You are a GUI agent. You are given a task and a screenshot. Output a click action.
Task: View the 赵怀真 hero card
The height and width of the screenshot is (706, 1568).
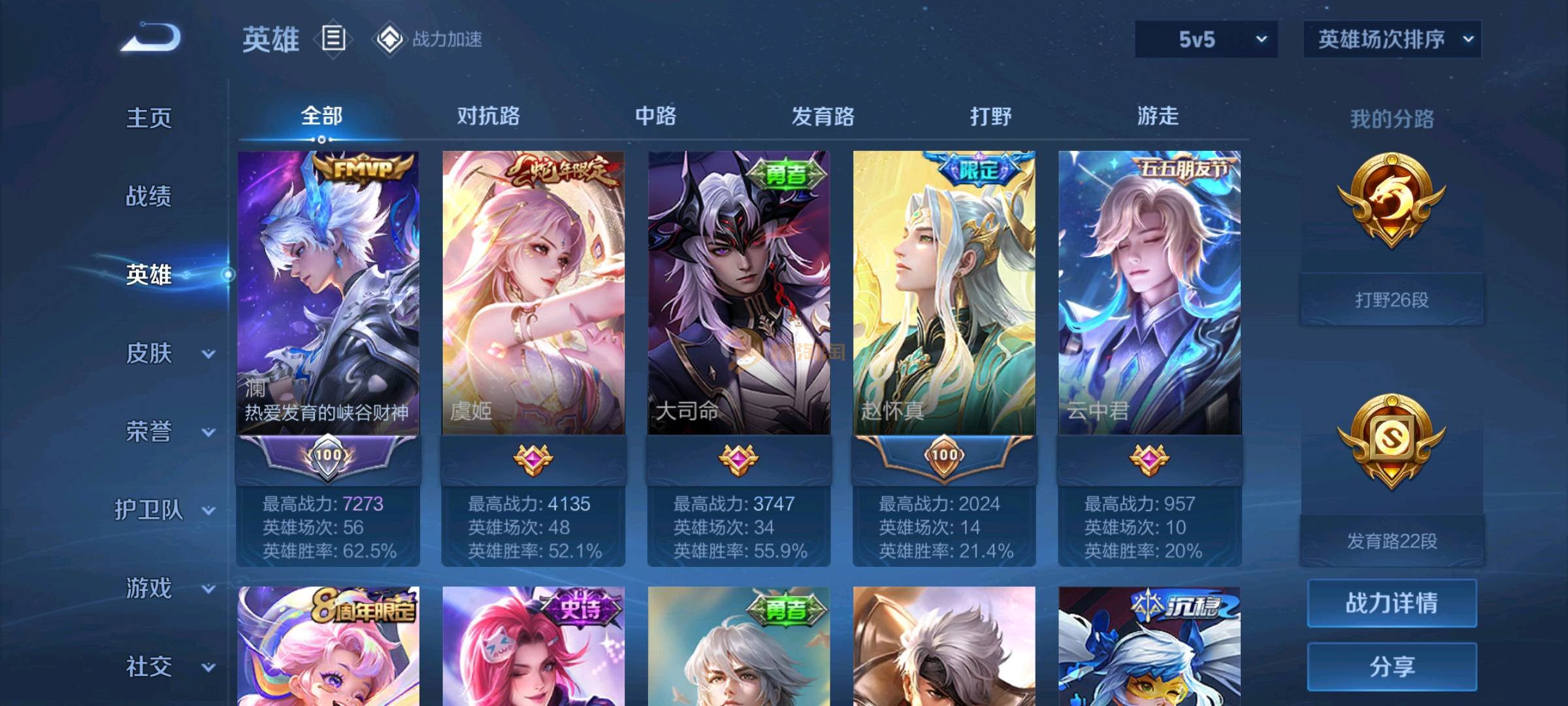point(944,293)
